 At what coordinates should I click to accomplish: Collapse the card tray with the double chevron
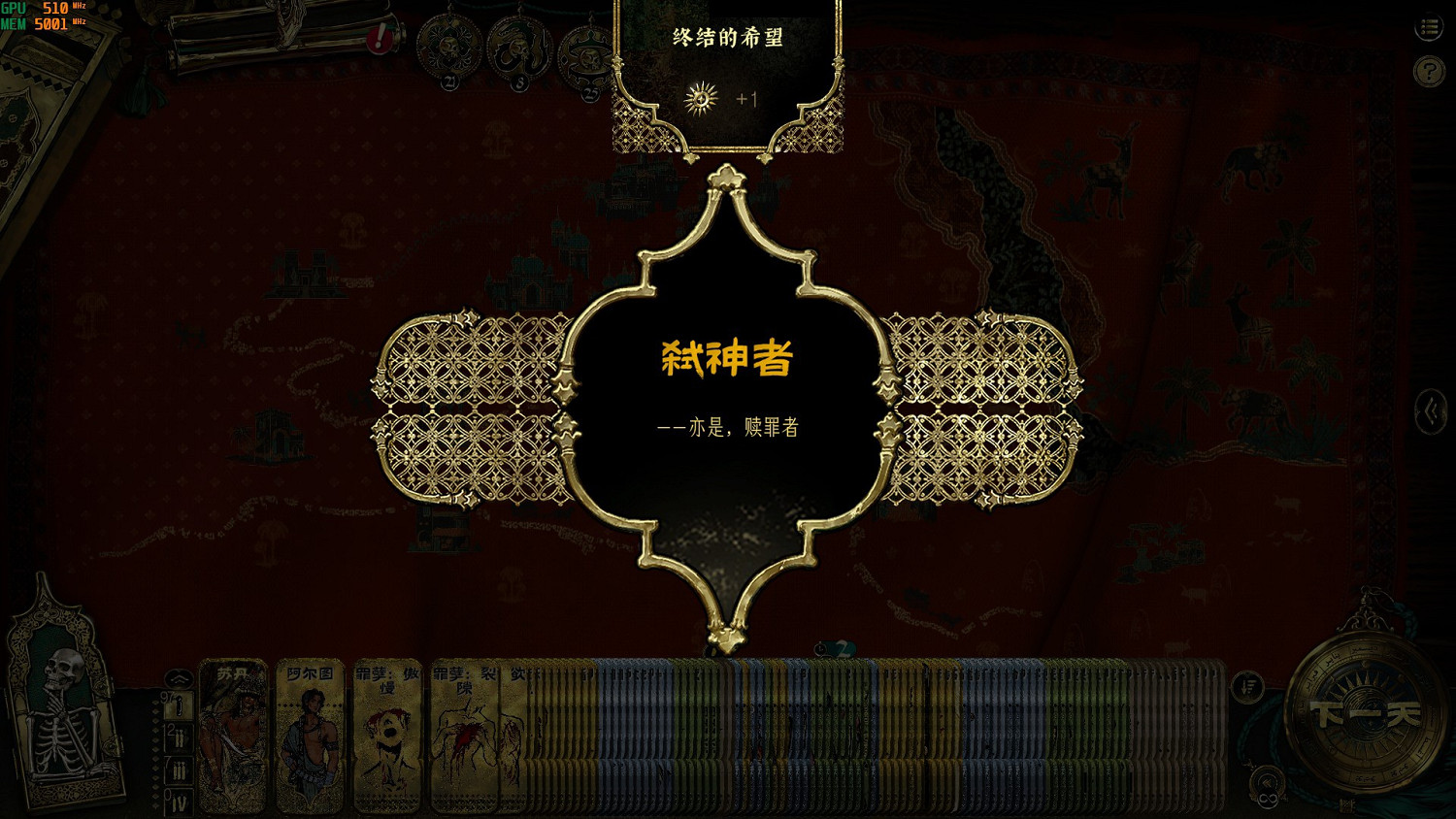pyautogui.click(x=179, y=680)
